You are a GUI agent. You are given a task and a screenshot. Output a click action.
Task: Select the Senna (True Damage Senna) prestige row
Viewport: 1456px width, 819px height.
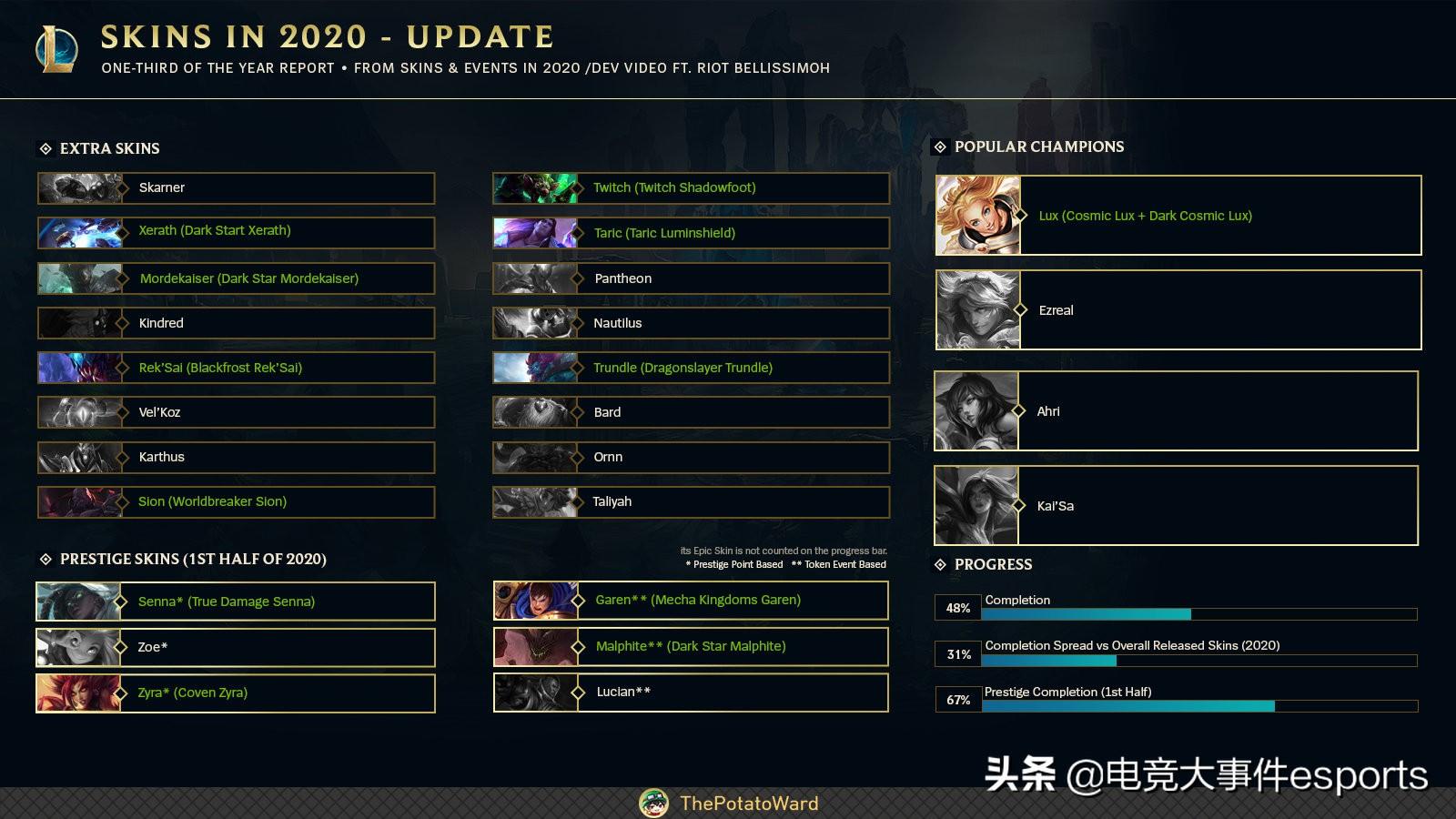(237, 602)
